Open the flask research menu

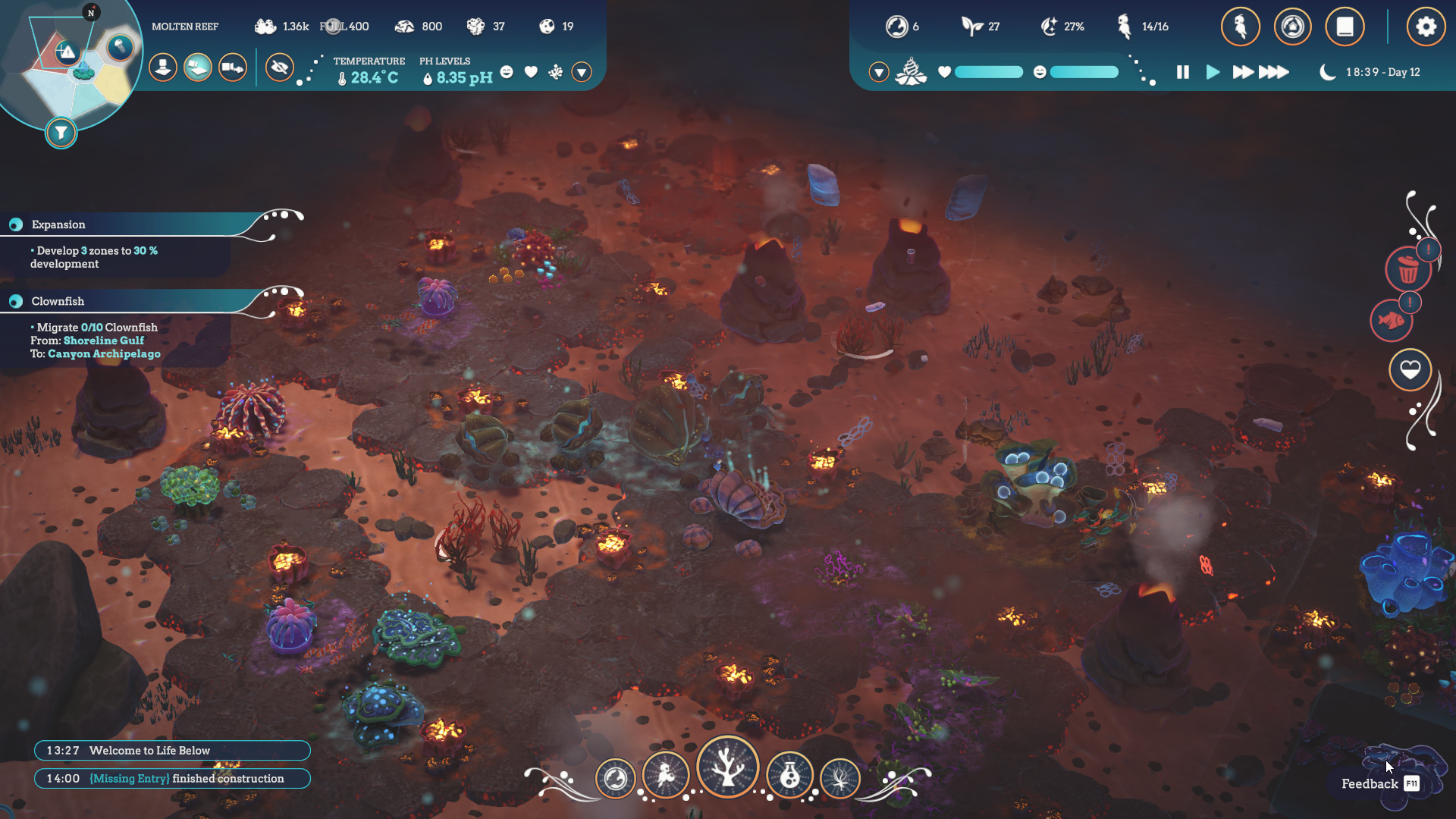789,776
